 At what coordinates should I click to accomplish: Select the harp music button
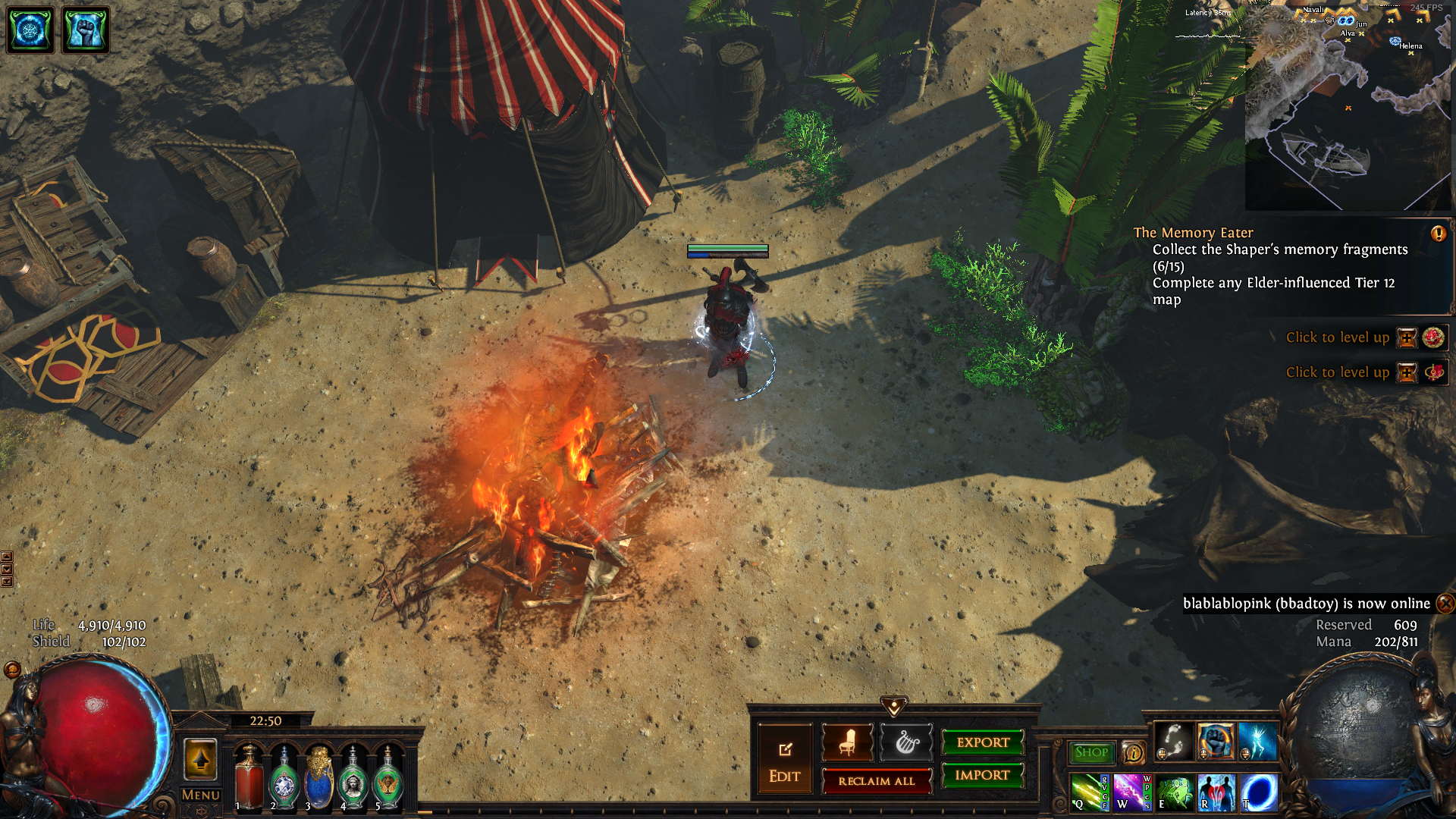[905, 742]
